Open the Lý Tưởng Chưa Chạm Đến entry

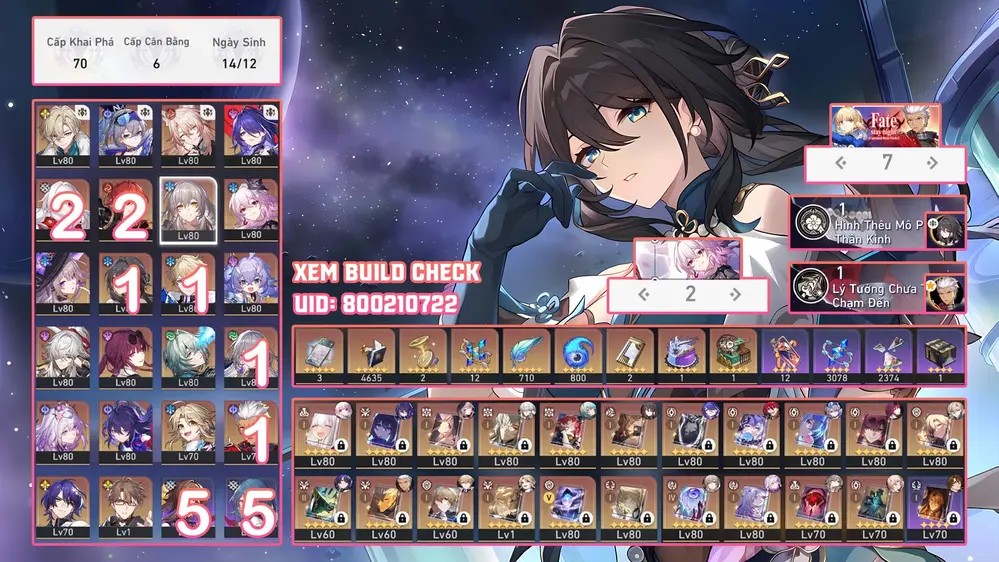pyautogui.click(x=862, y=287)
